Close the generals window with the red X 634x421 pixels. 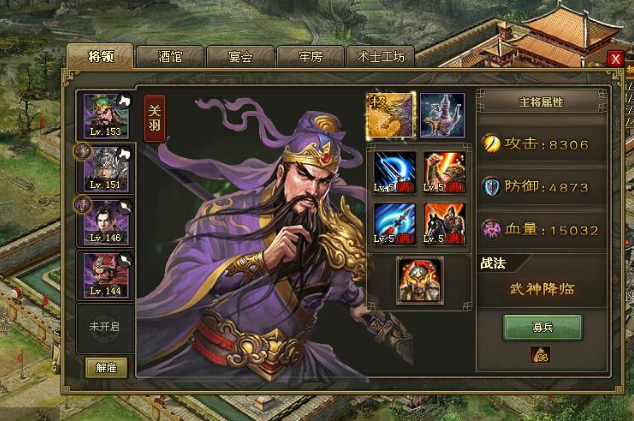pos(615,59)
